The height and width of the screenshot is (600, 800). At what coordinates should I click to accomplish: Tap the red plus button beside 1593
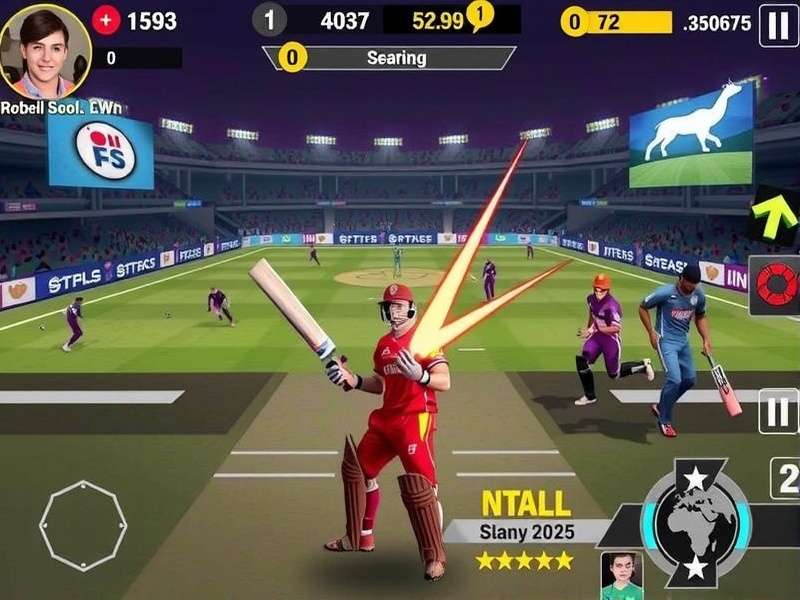106,20
